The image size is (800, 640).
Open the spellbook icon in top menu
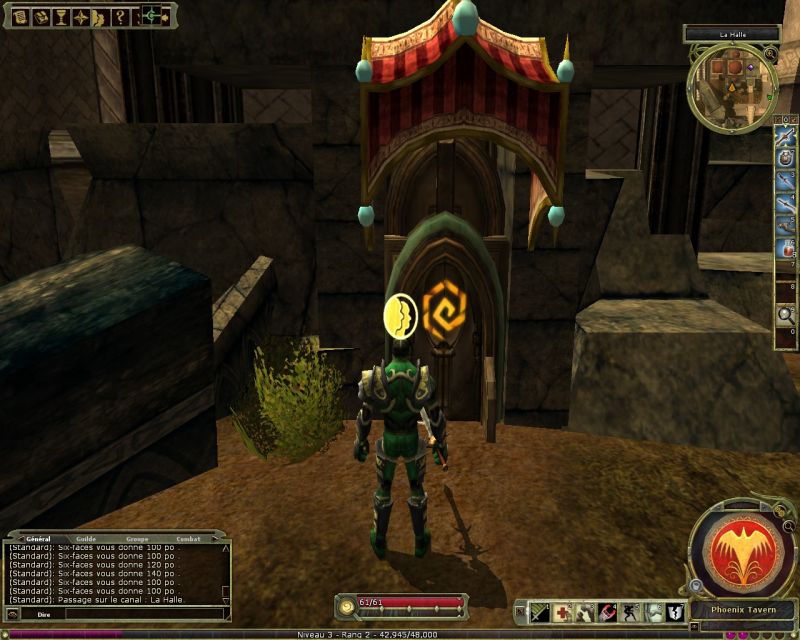pyautogui.click(x=43, y=16)
